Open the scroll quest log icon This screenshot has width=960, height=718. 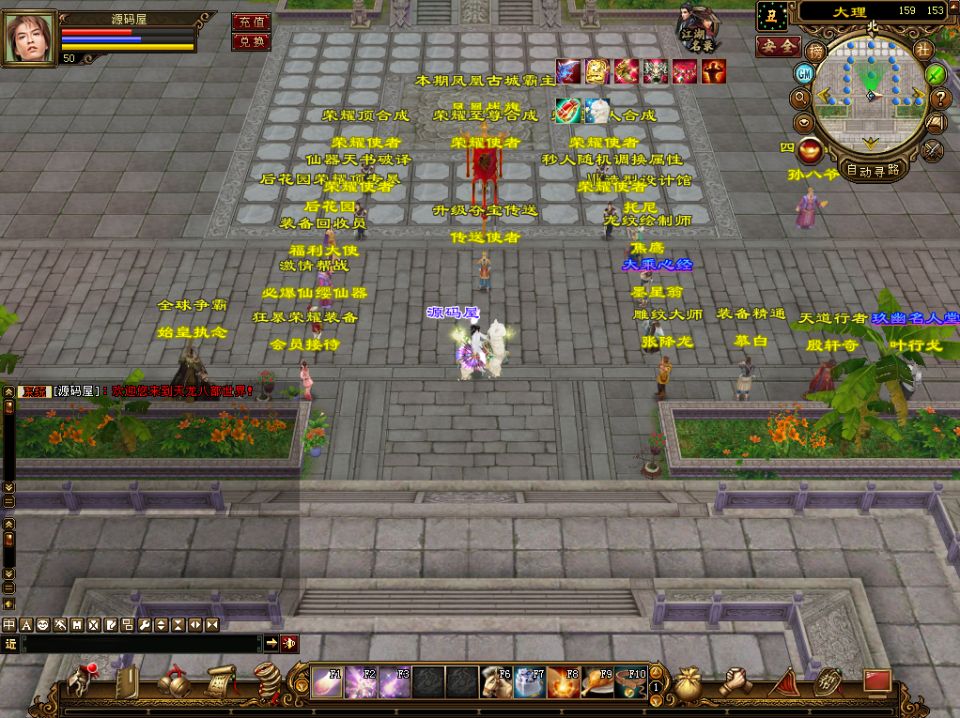[220, 681]
